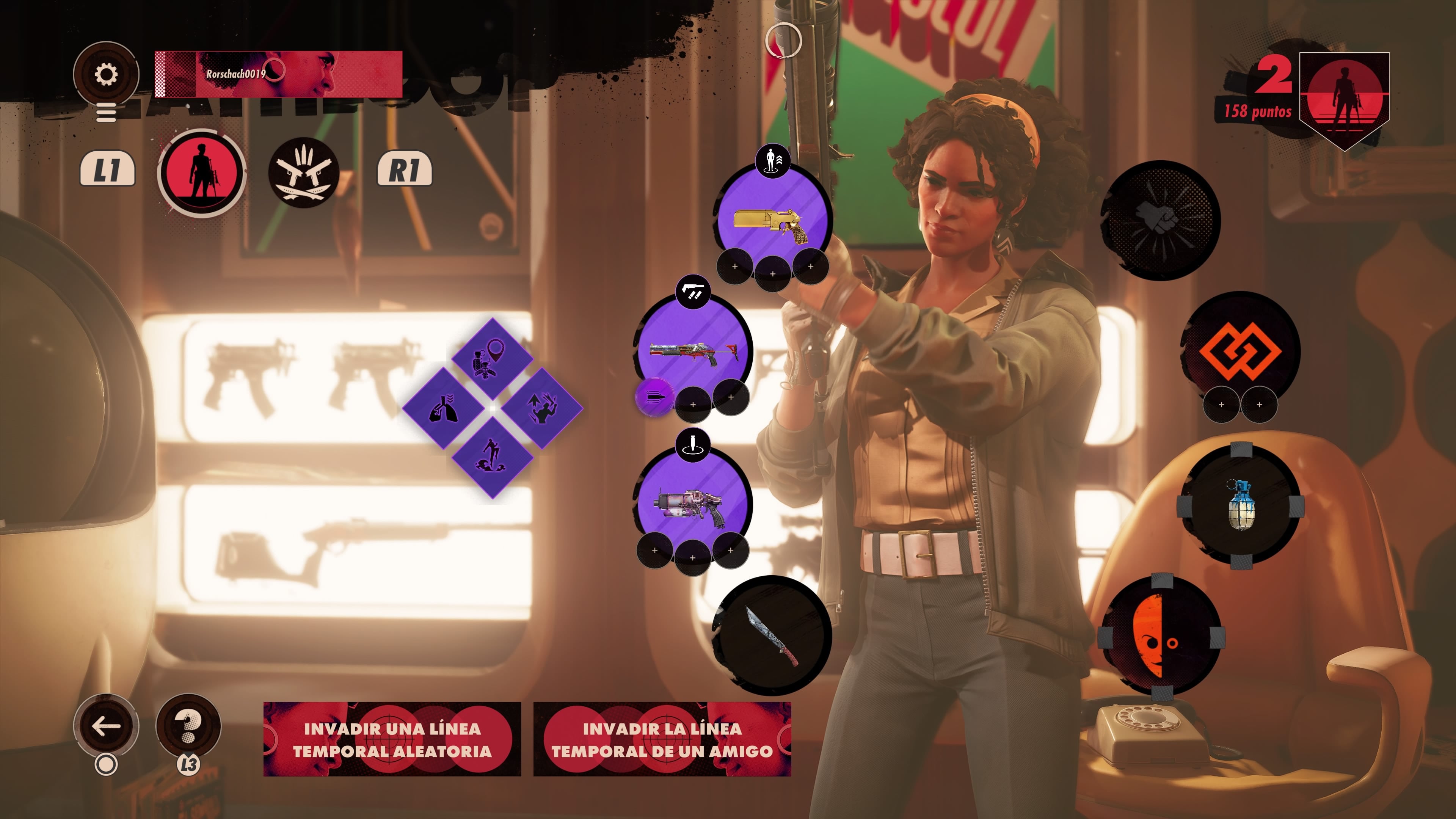Select the grenade-and-marker character trinket
This screenshot has height=819, width=1456.
(x=492, y=359)
